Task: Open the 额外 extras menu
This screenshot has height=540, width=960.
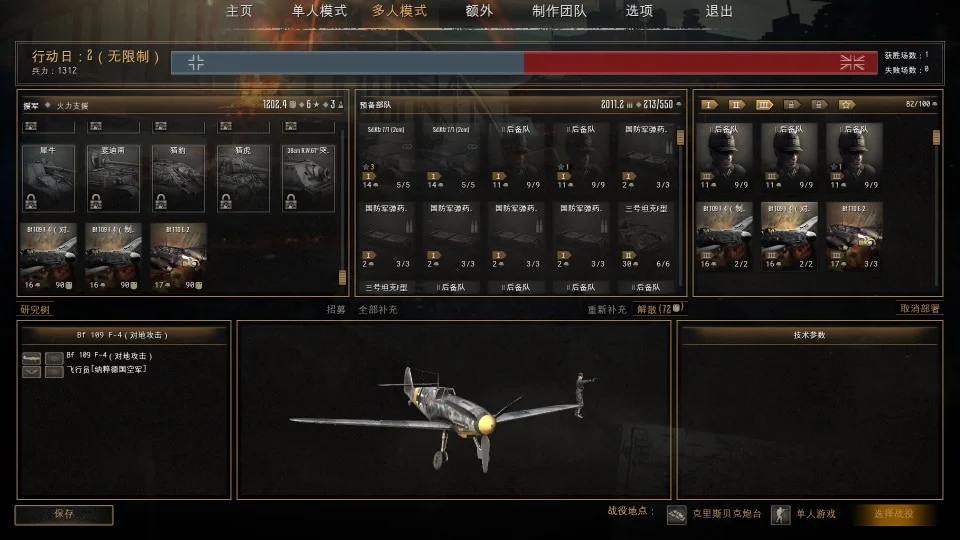Action: (479, 11)
